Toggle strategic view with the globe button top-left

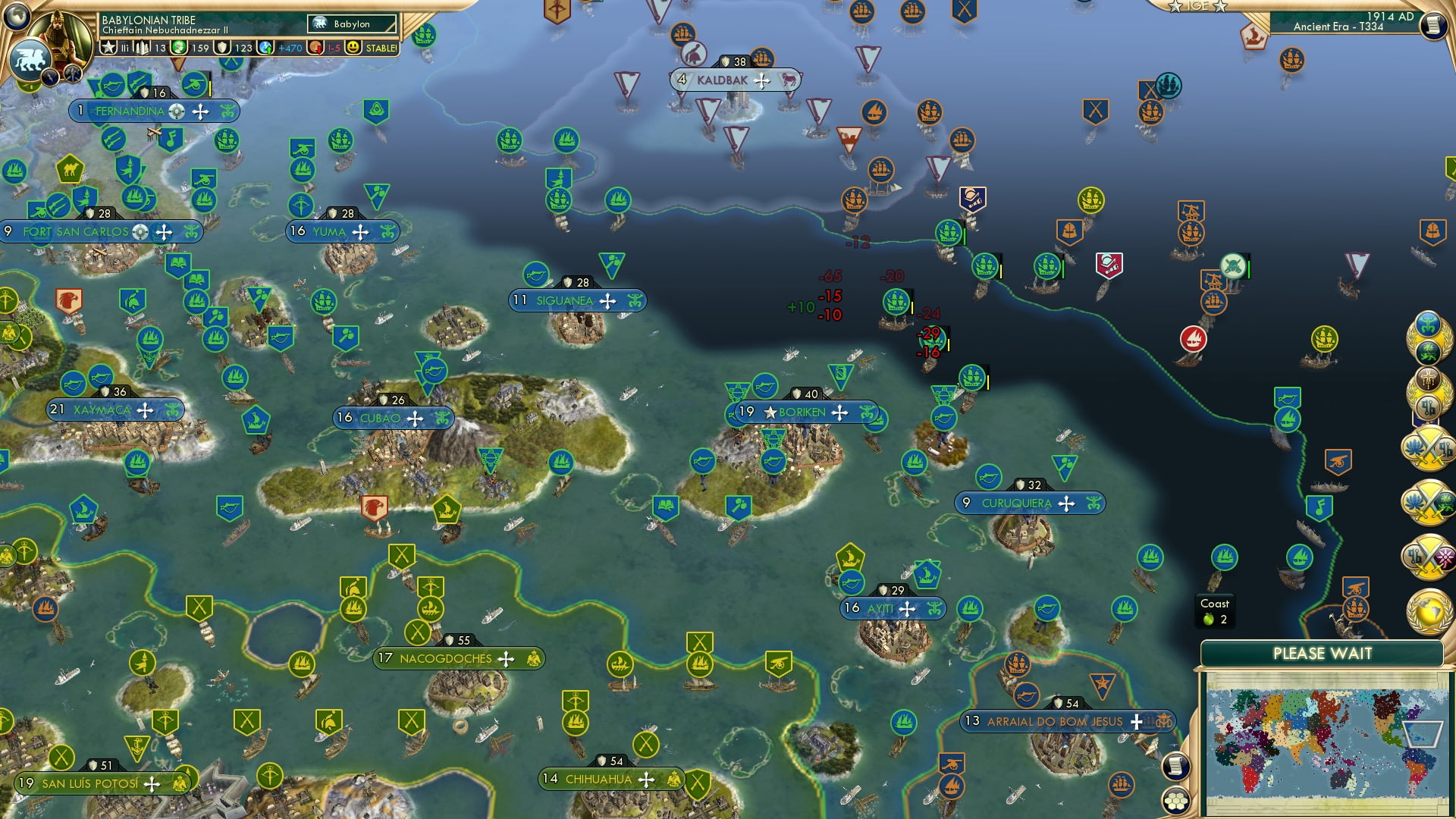click(17, 17)
